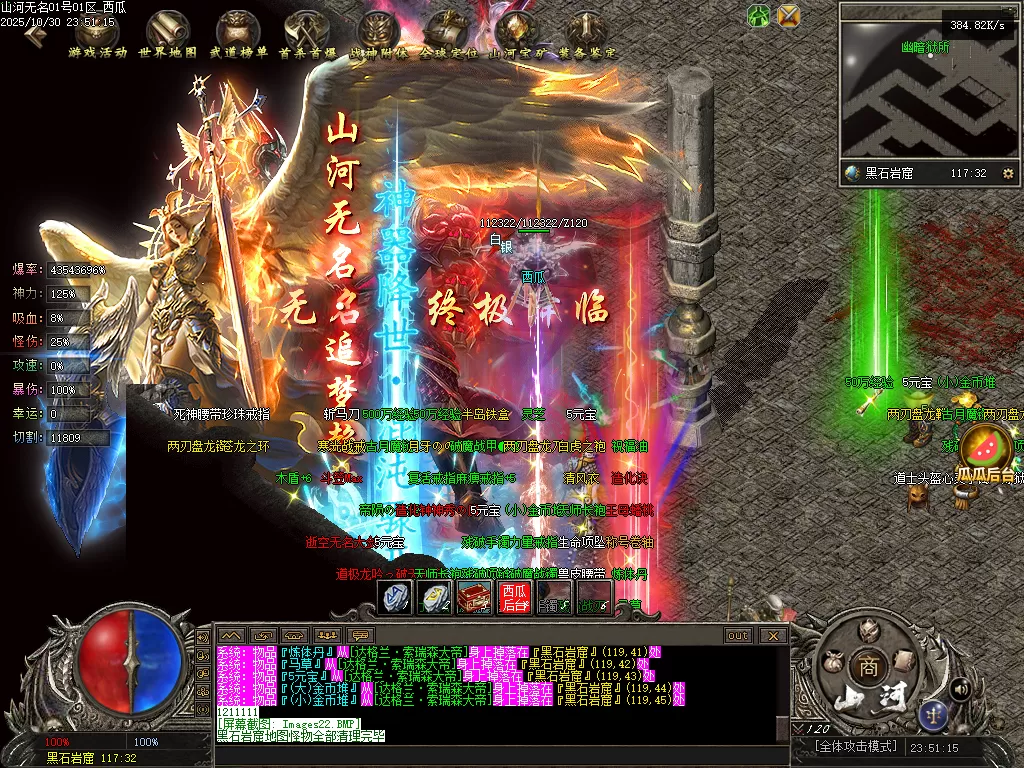This screenshot has height=768, width=1024.
Task: Click the globe icon beside 黑石岩窟
Action: click(x=852, y=173)
